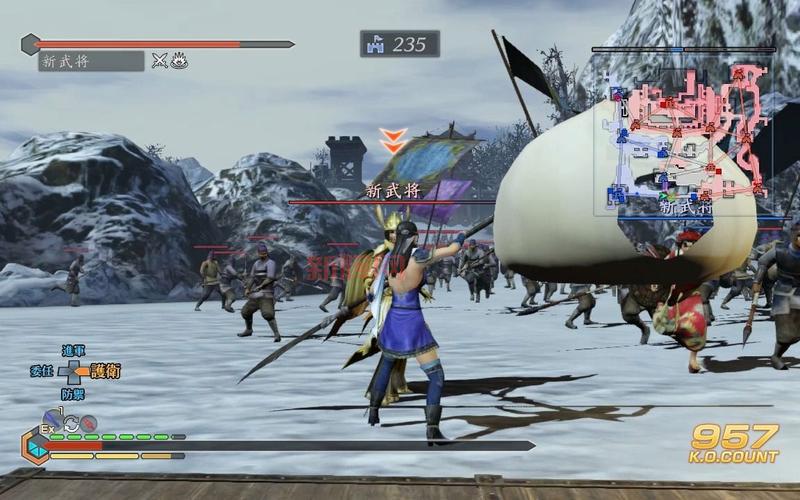The width and height of the screenshot is (800, 500).
Task: Activate the highlighted 護衛 escort command
Action: 105,372
